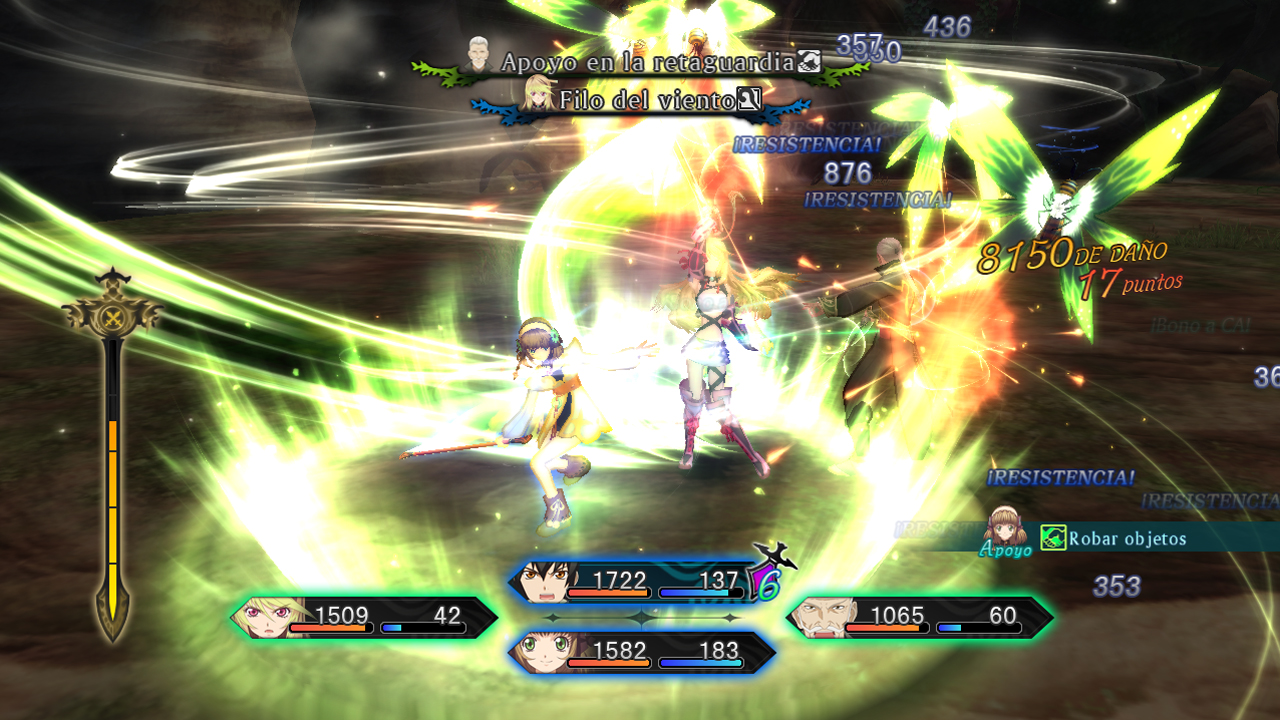The height and width of the screenshot is (720, 1280).
Task: Select the dark-haired leader's status panel
Action: [640, 582]
